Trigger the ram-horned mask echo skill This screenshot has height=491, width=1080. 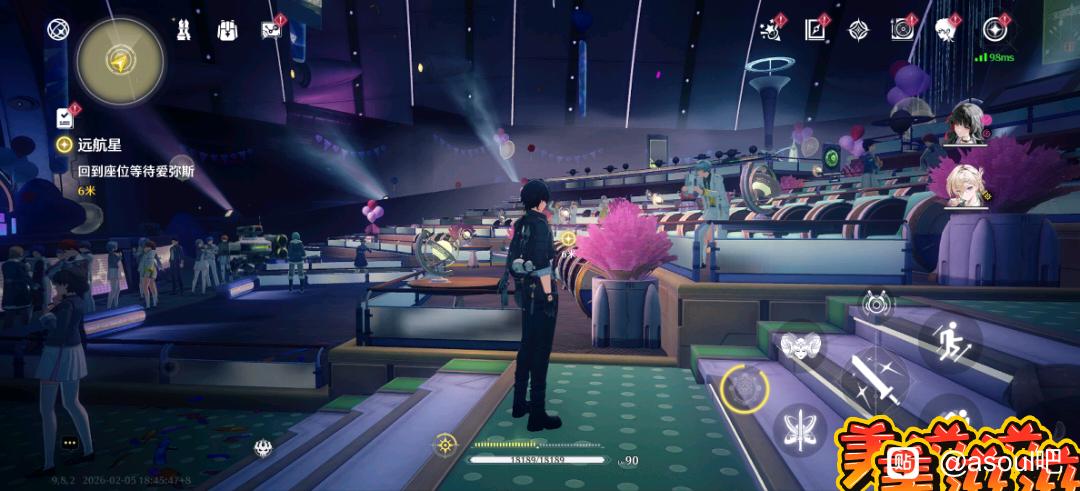tap(800, 345)
